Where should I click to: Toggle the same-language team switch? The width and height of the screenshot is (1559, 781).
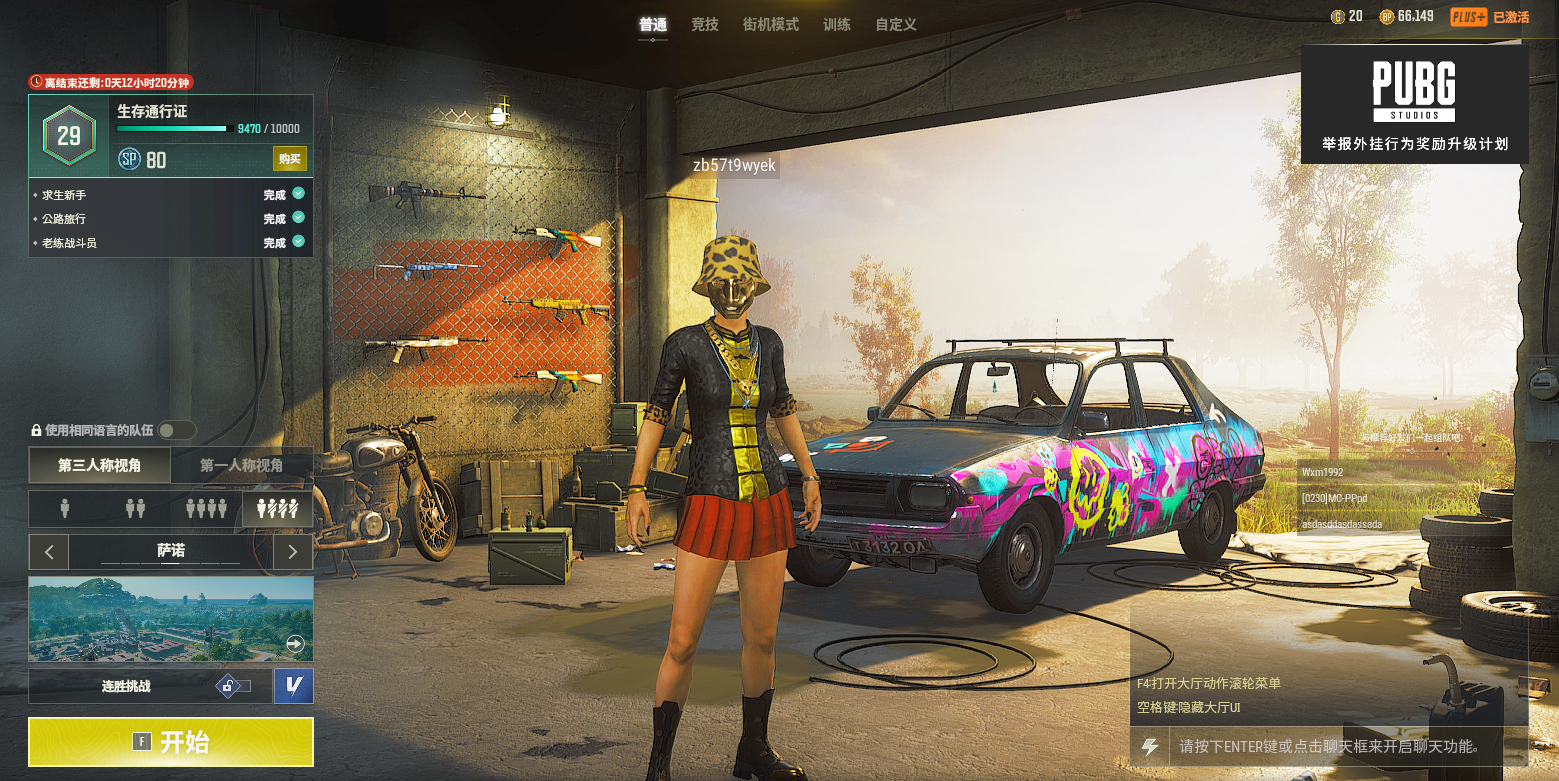tap(177, 430)
